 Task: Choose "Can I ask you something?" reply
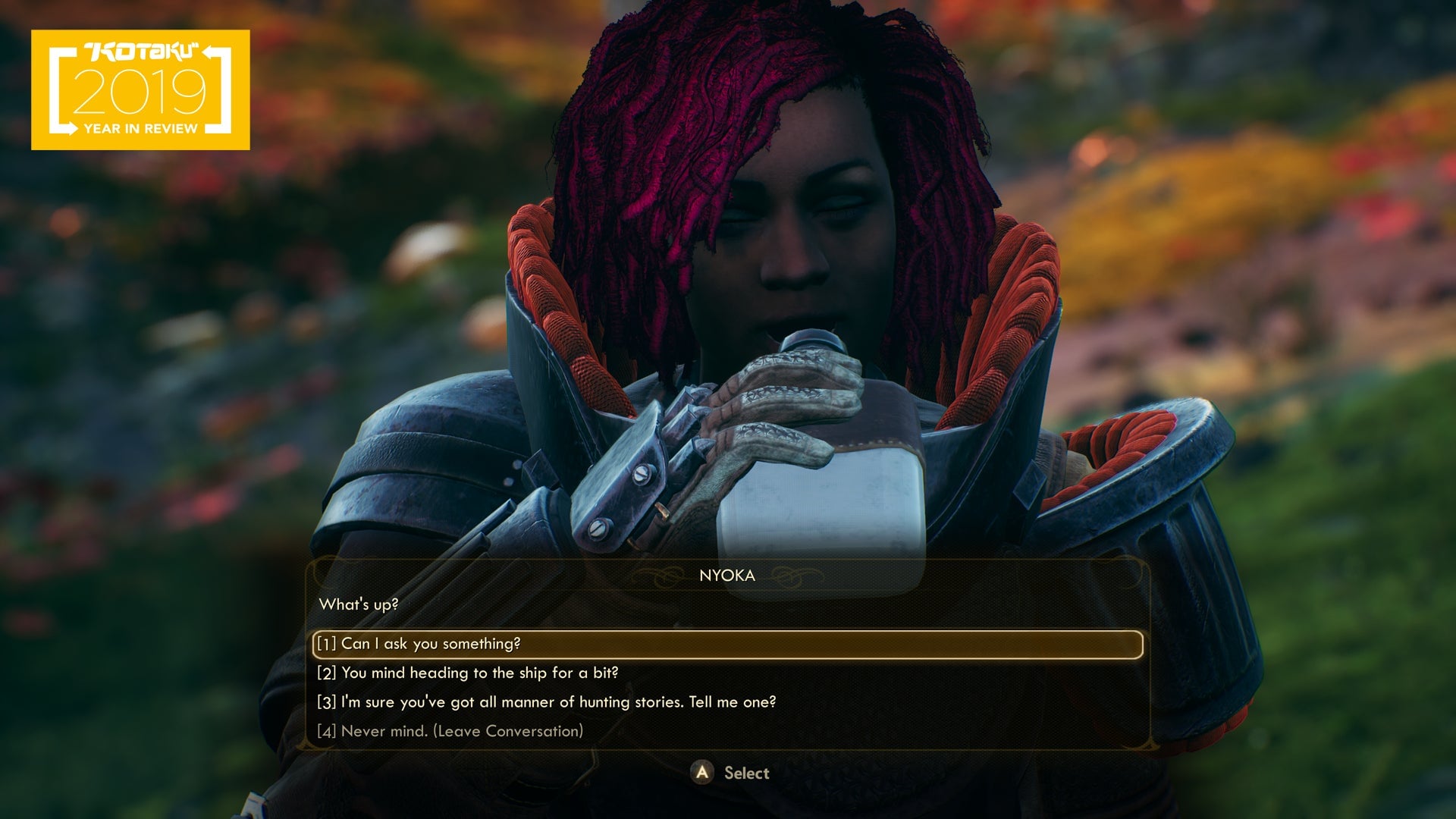(x=430, y=644)
